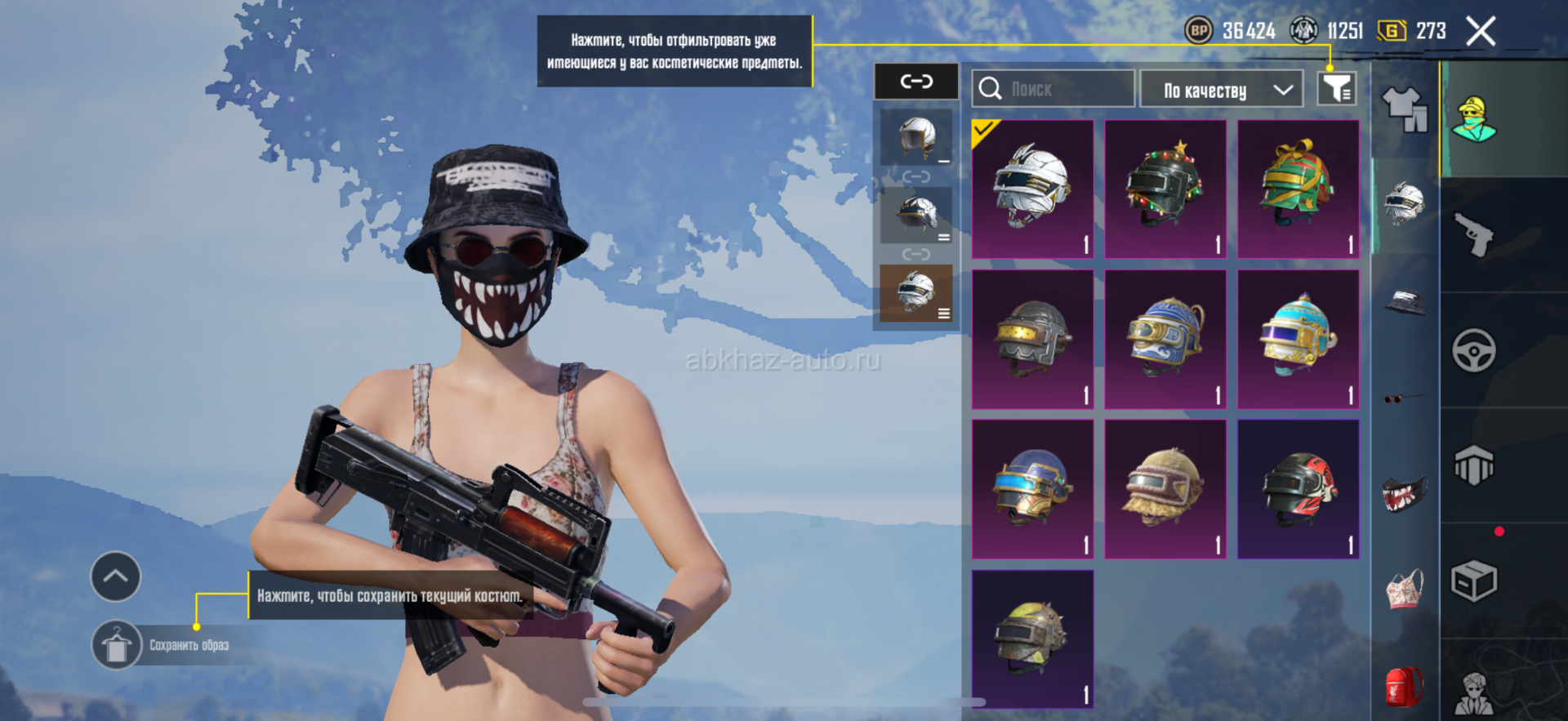Open the clothing category t-shirt tab
Image resolution: width=1568 pixels, height=721 pixels.
point(1405,109)
